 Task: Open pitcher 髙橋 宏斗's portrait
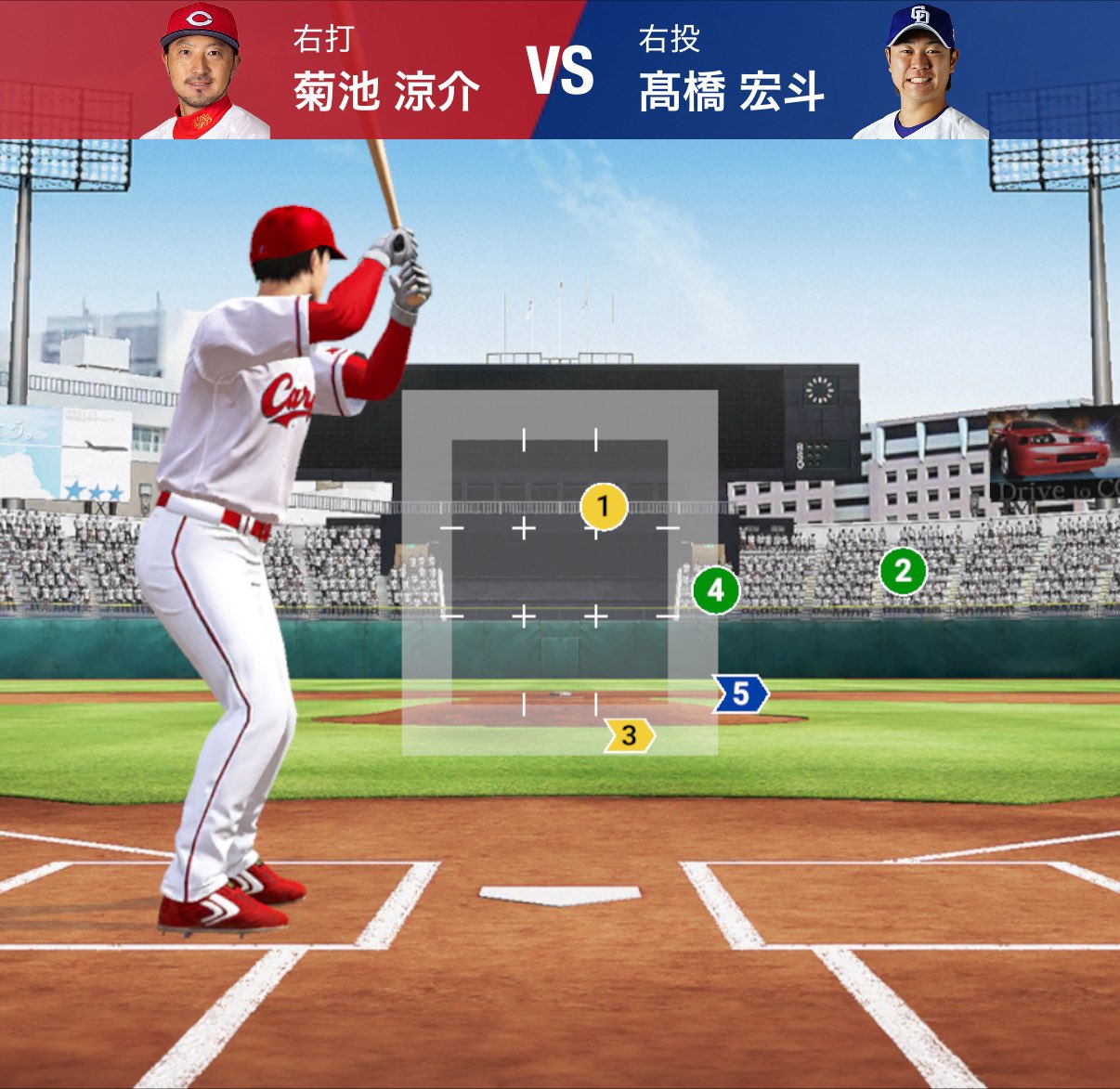[919, 72]
